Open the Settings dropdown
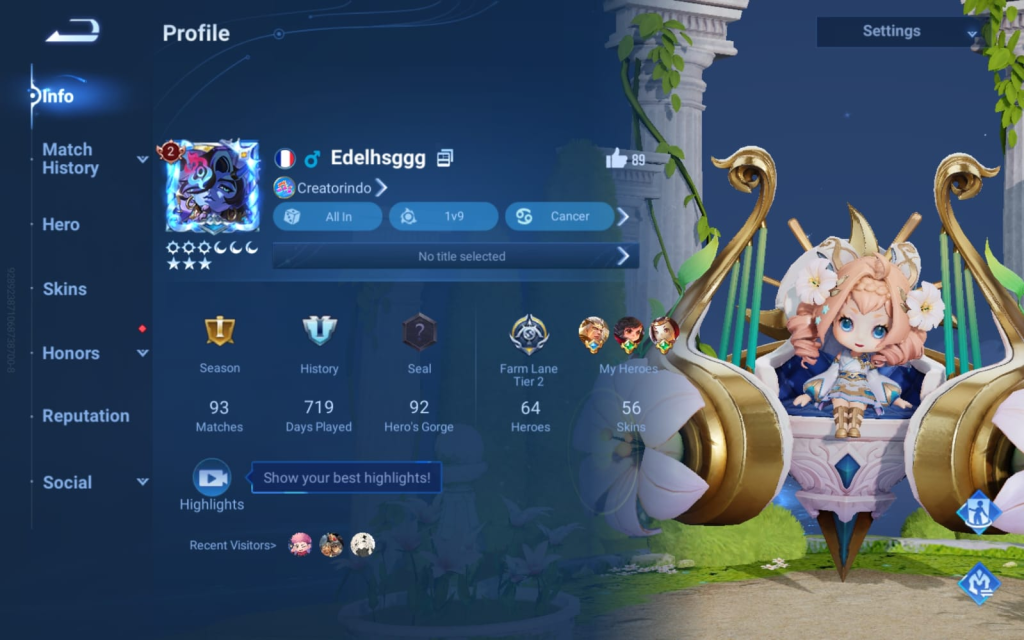This screenshot has height=640, width=1024. pos(897,32)
